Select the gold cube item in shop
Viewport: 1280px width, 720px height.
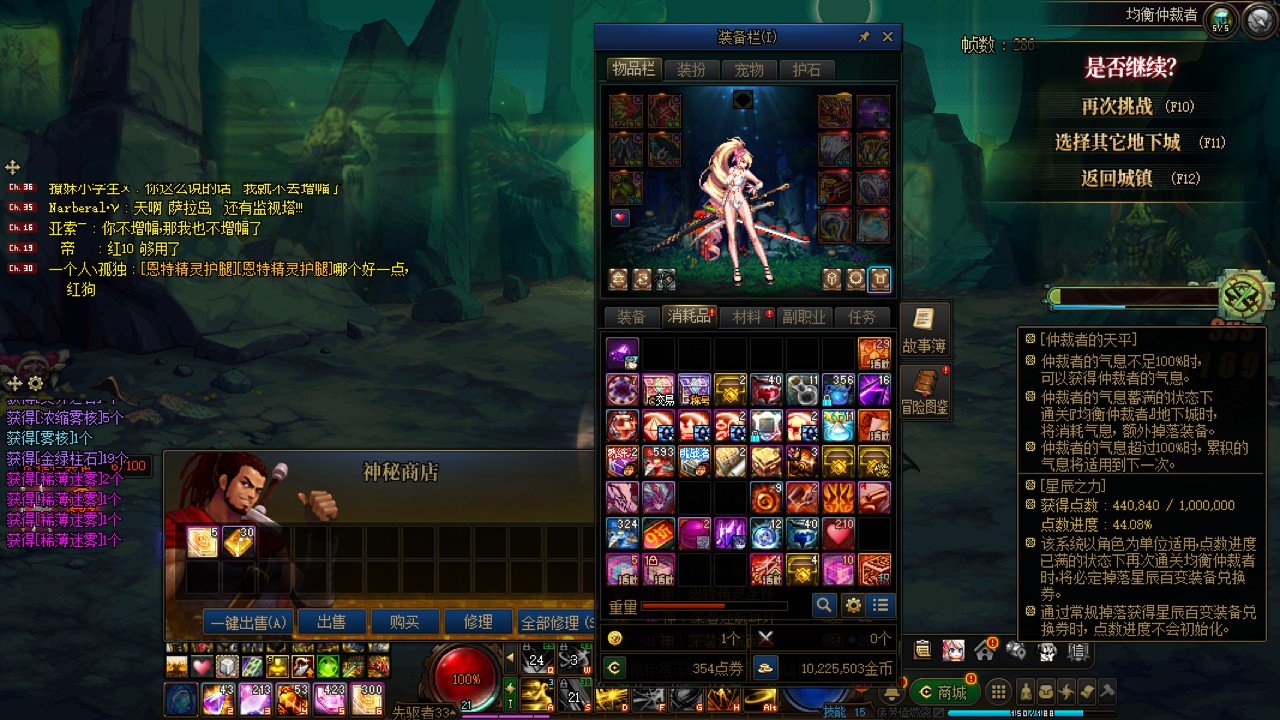(x=238, y=542)
